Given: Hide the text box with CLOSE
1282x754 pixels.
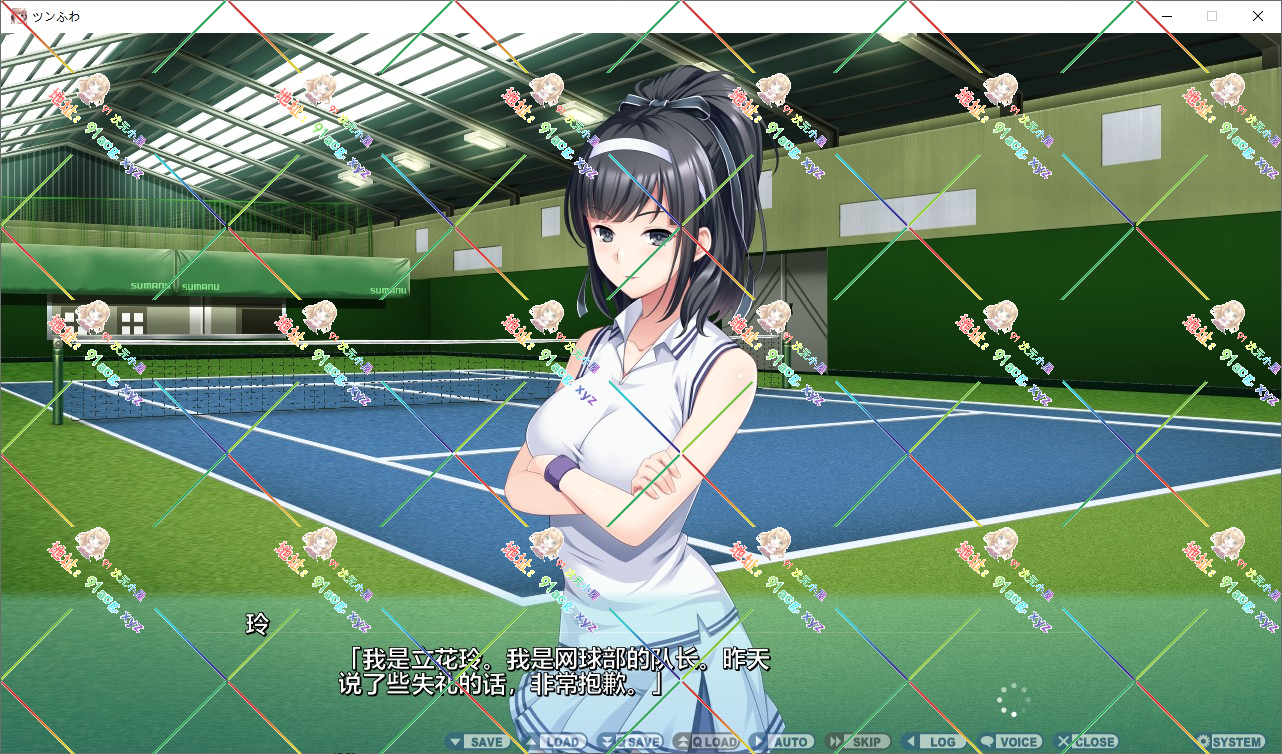Looking at the screenshot, I should tap(1087, 742).
